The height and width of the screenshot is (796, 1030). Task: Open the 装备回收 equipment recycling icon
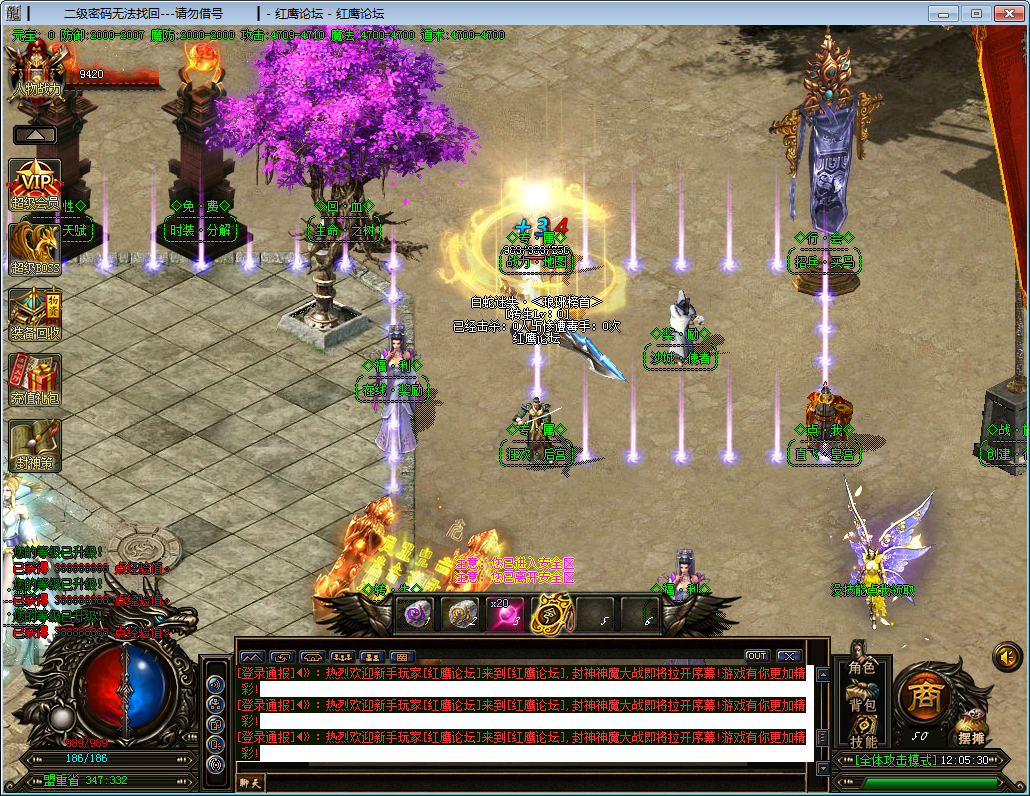[x=35, y=313]
